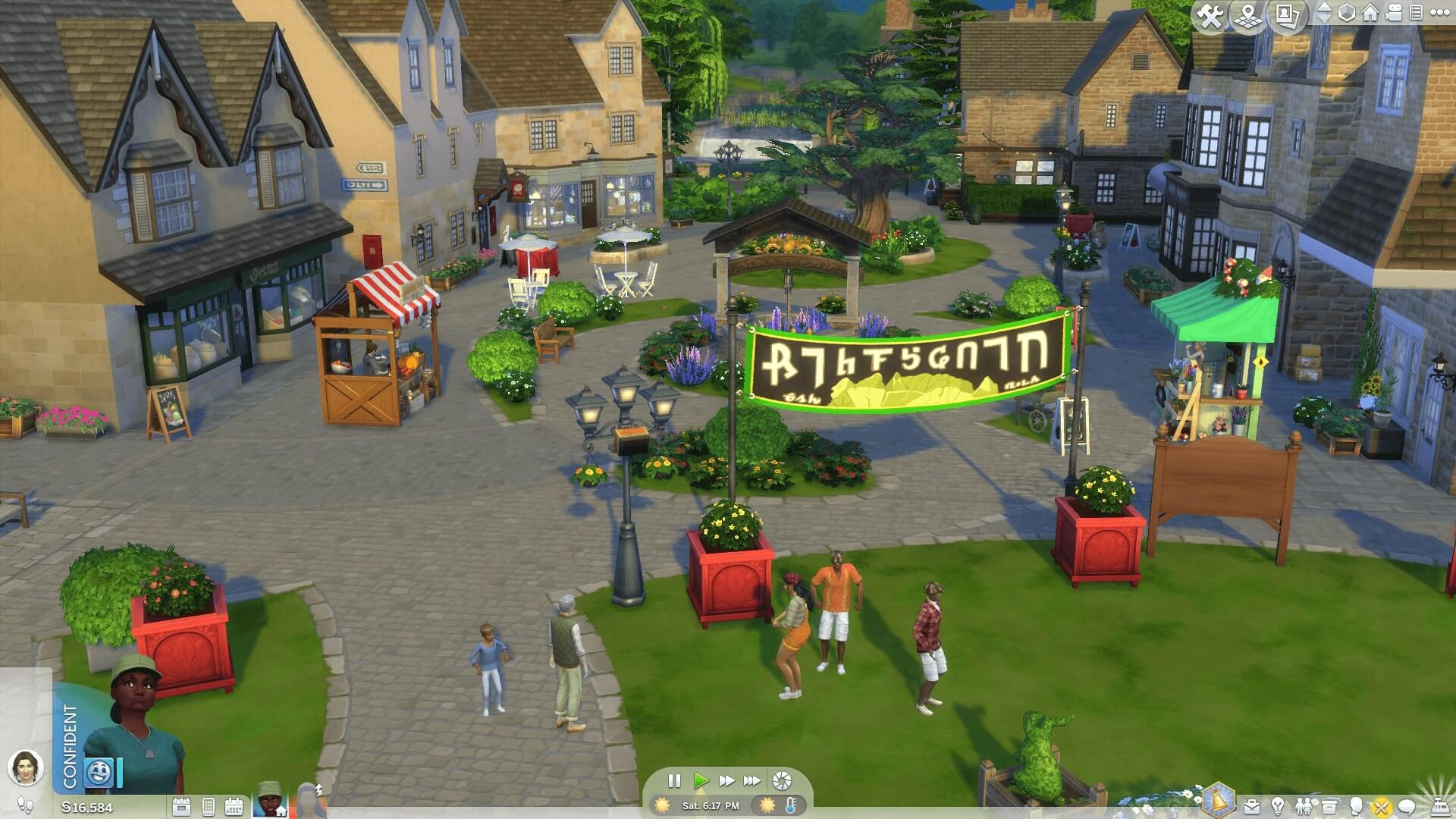Expand the notifications wall list icon
The image size is (1456, 819).
(x=1417, y=14)
